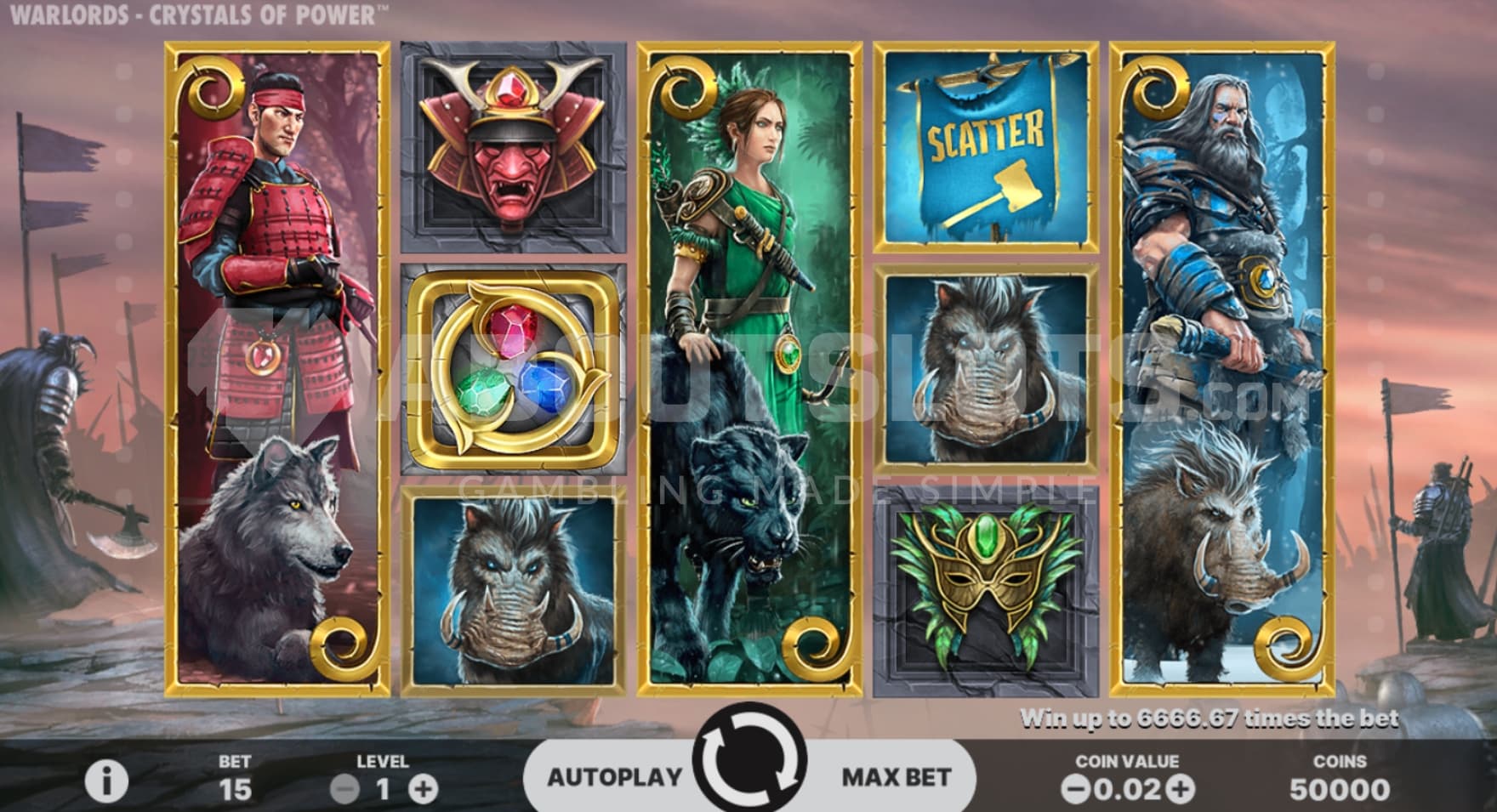
Task: Raise the coin value
Action: (1180, 789)
